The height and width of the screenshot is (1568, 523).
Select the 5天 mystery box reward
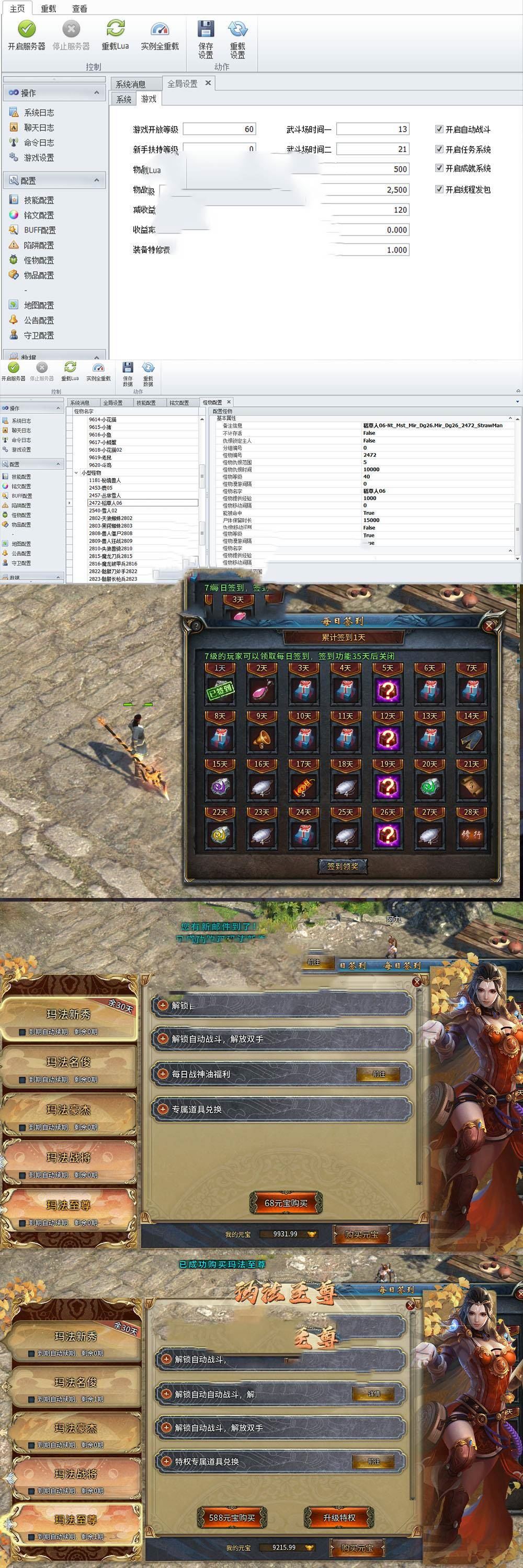point(387,689)
